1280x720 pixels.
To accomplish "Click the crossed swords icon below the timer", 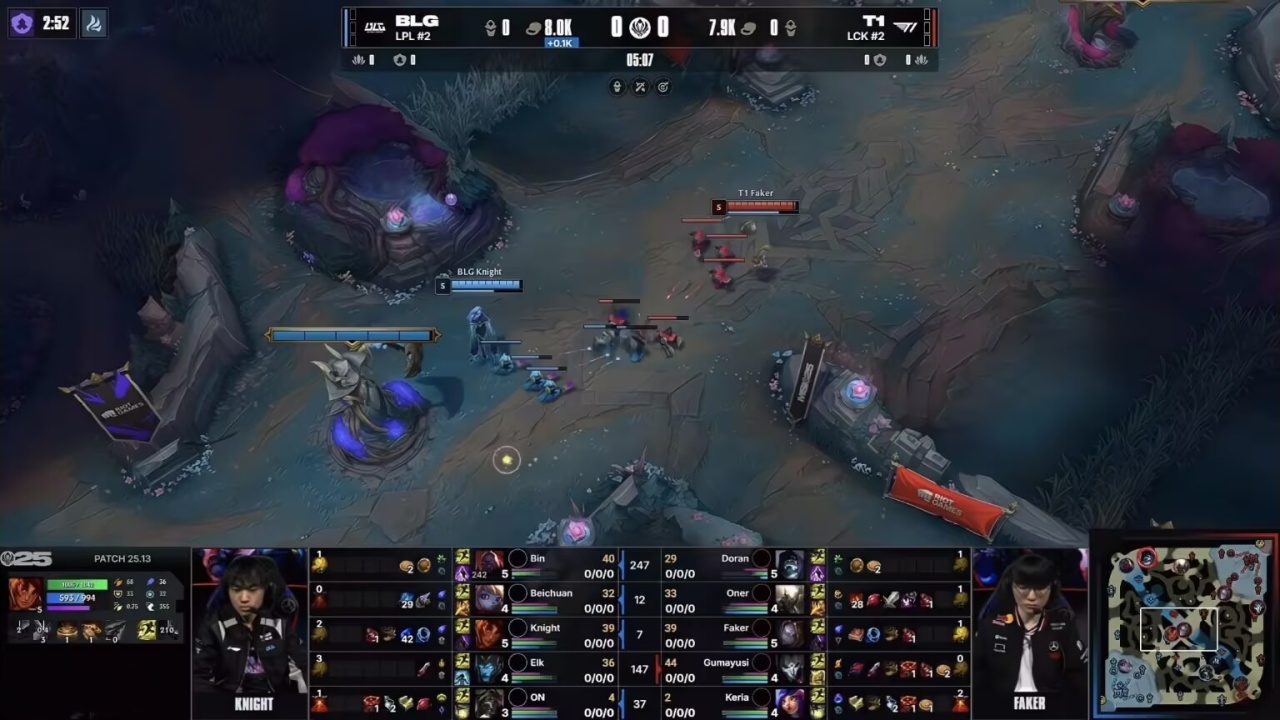I will coord(640,87).
